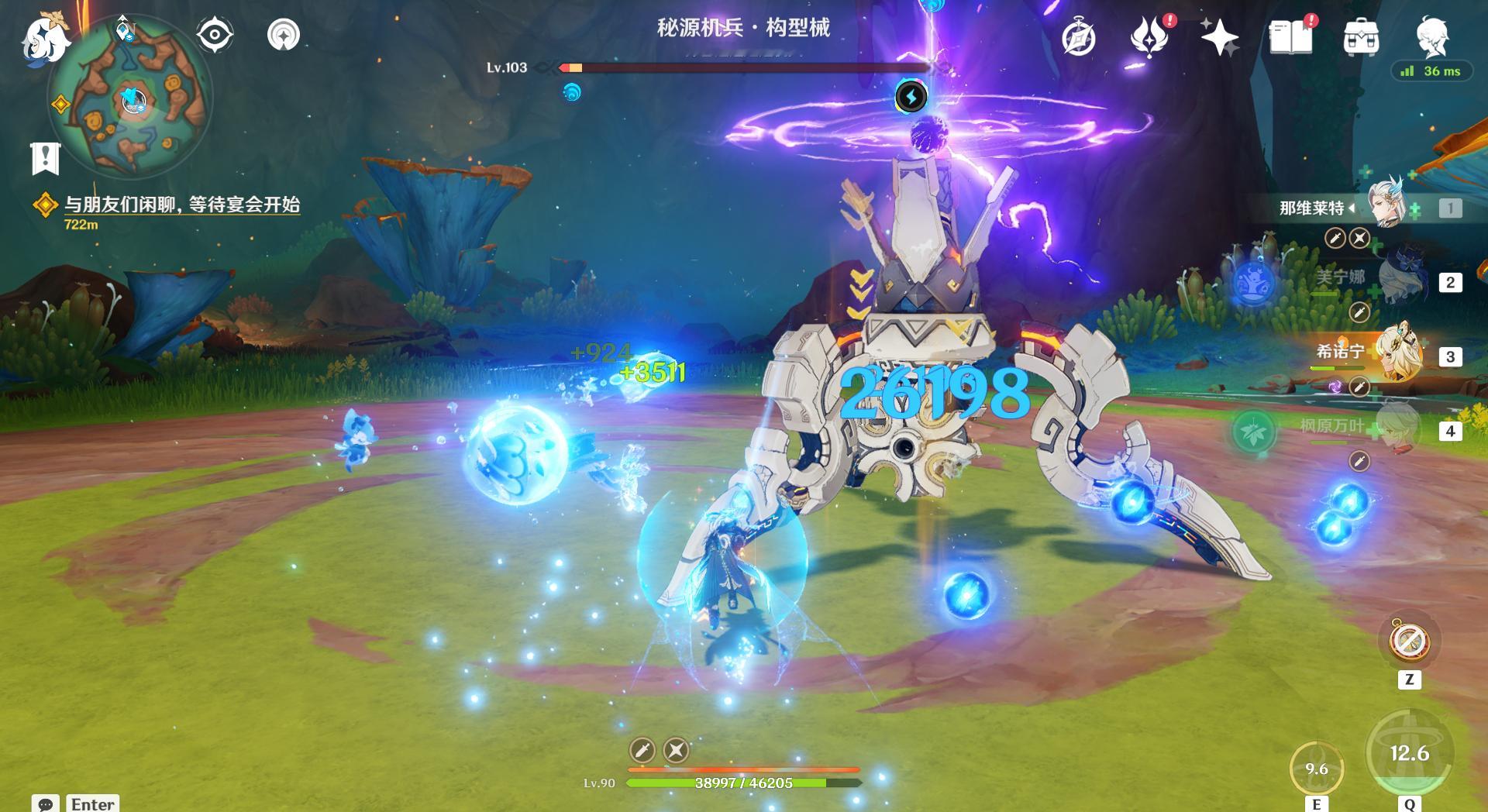Activate the elemental burst icon
The width and height of the screenshot is (1488, 812).
(x=1409, y=753)
